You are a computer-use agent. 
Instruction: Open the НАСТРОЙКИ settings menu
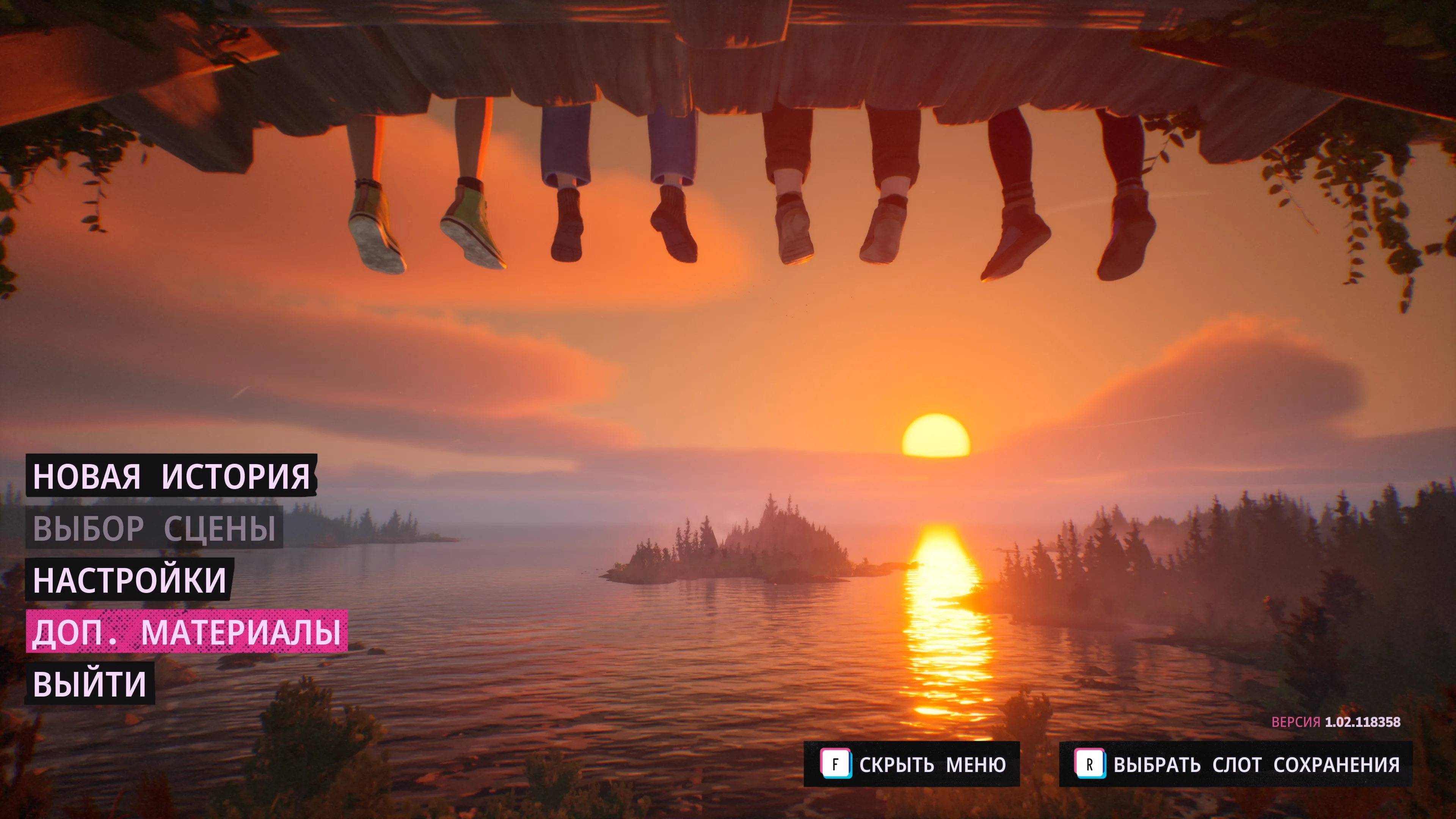coord(129,579)
